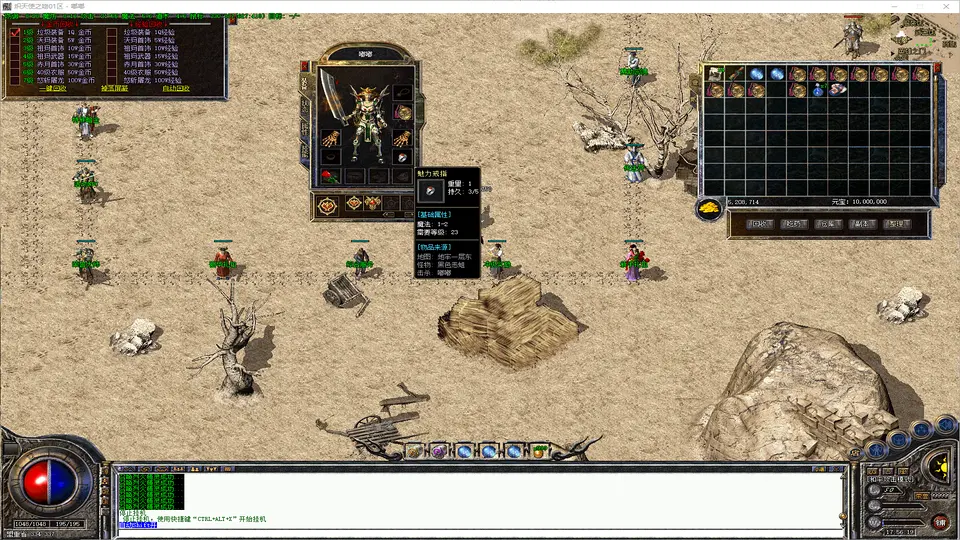
Task: Use the purple orb on the quickbar
Action: pos(439,451)
